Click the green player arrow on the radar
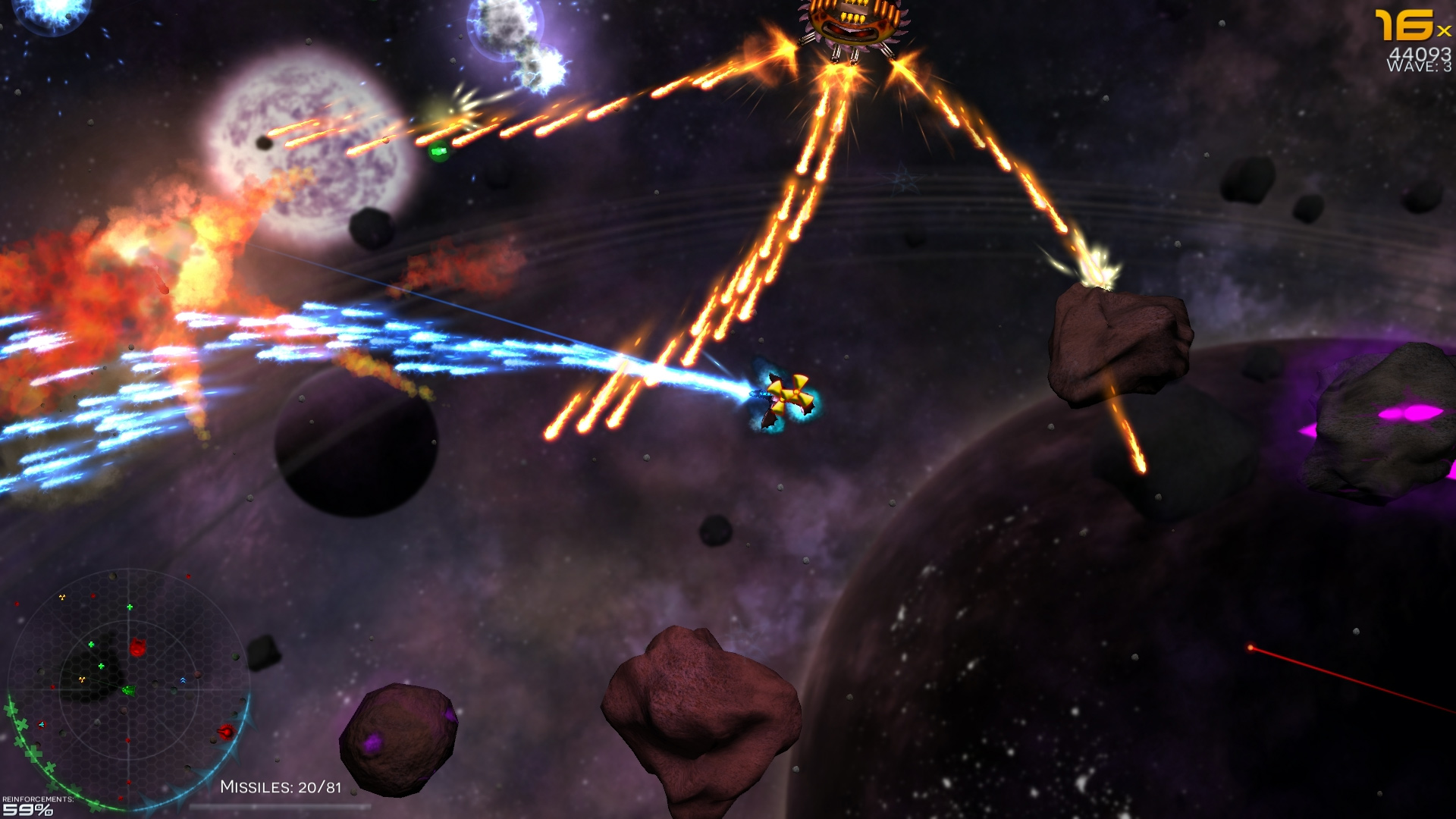Image resolution: width=1456 pixels, height=819 pixels. [x=129, y=690]
